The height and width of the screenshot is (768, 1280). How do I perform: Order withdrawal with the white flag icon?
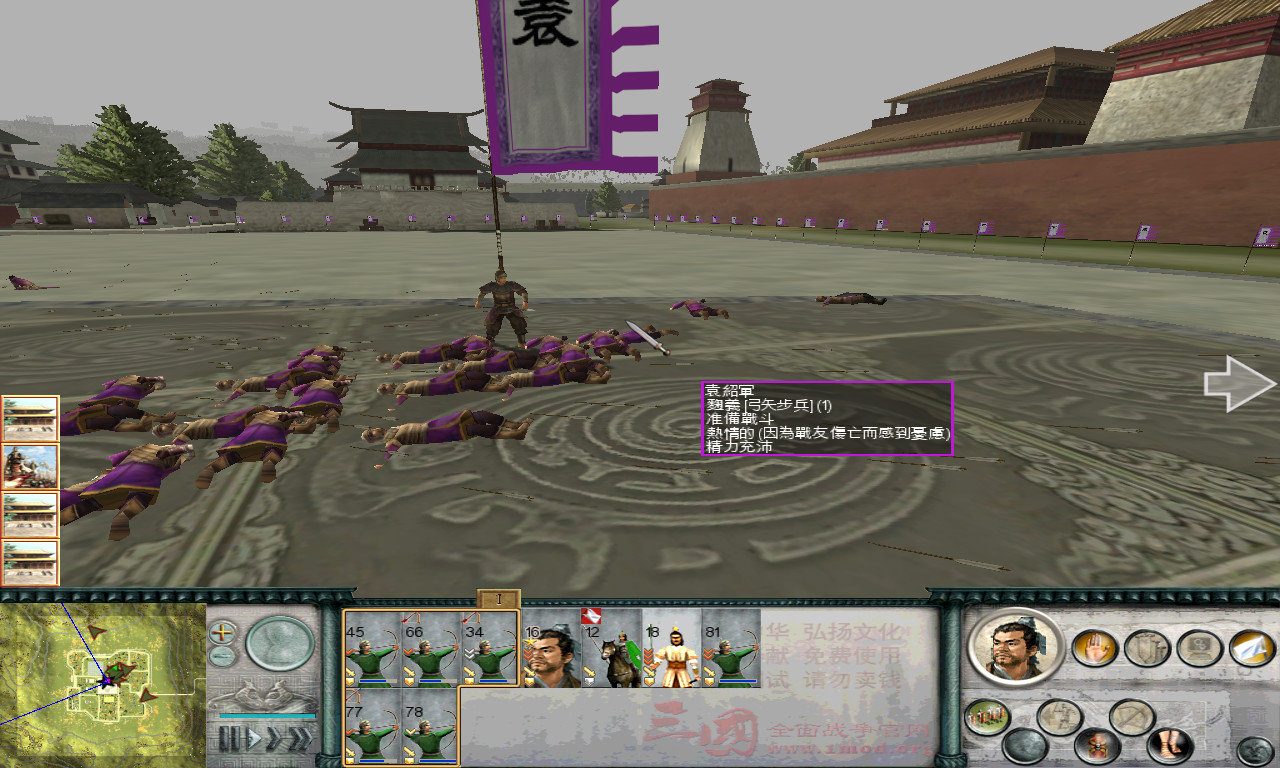pyautogui.click(x=1249, y=650)
